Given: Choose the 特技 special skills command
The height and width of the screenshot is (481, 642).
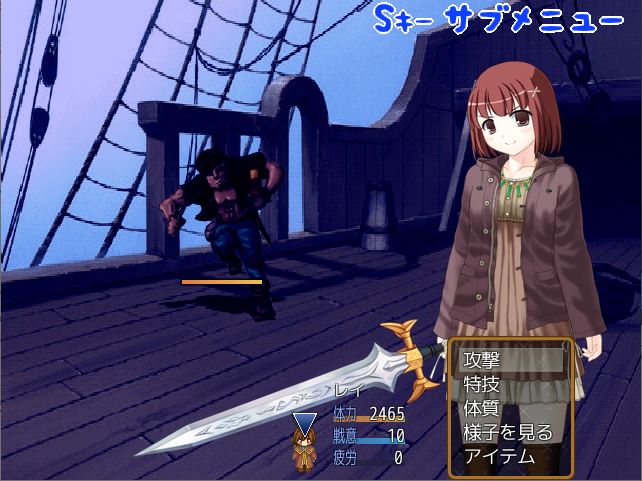Looking at the screenshot, I should [510, 384].
